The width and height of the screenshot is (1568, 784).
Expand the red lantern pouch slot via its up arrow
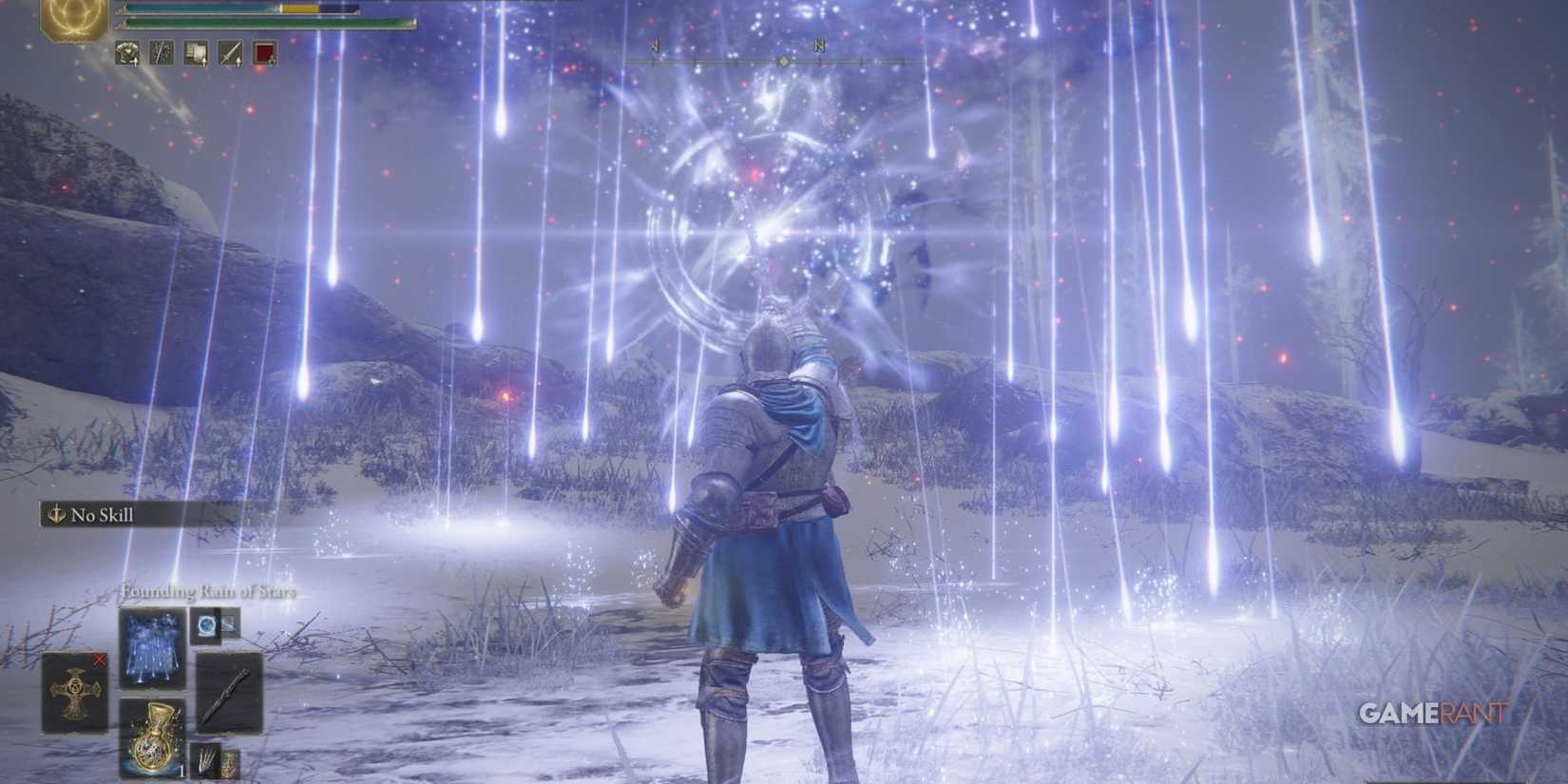272,61
